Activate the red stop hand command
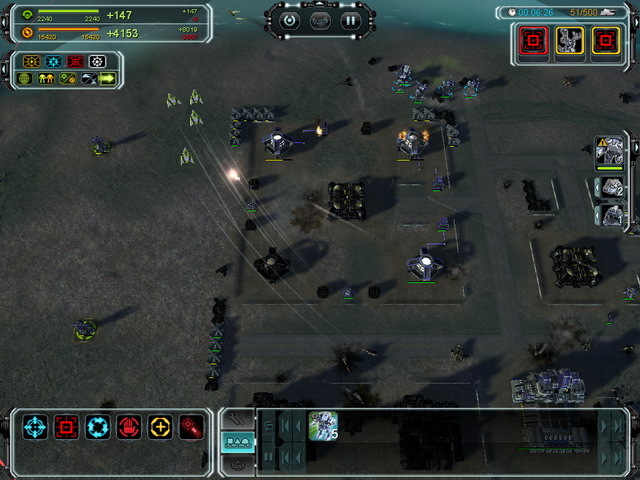Image resolution: width=640 pixels, height=480 pixels. pos(129,428)
